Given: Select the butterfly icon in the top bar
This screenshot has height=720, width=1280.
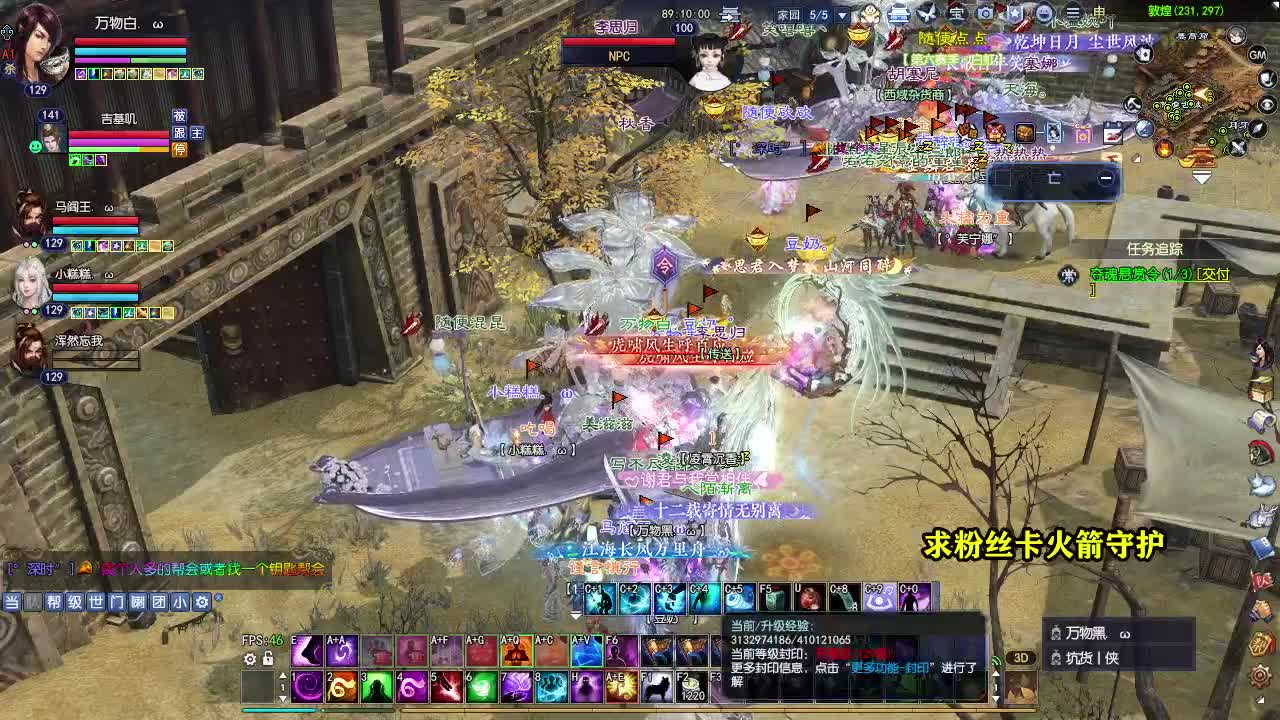Looking at the screenshot, I should pos(928,13).
